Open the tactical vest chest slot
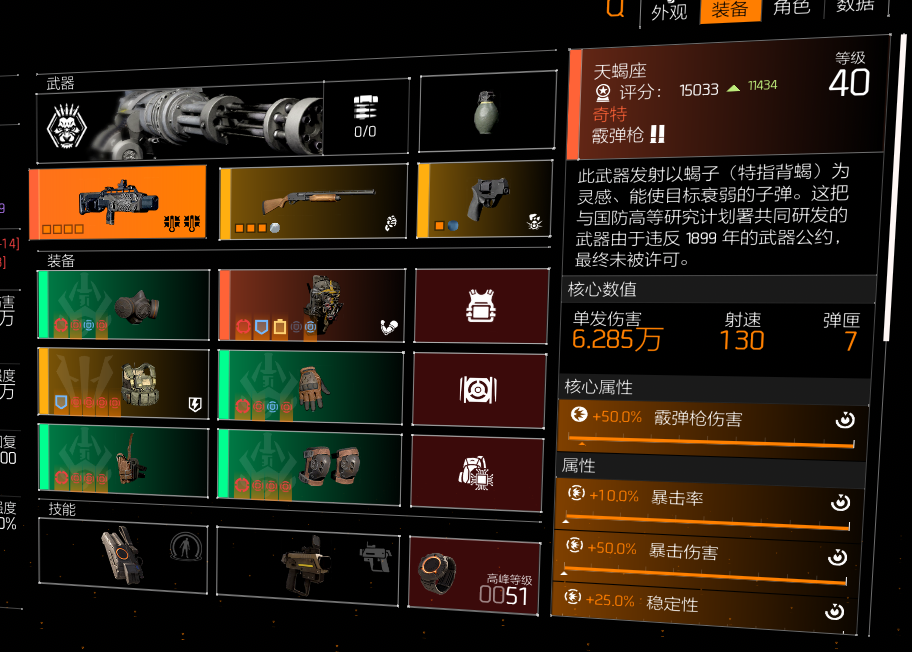The width and height of the screenshot is (912, 652). click(123, 381)
